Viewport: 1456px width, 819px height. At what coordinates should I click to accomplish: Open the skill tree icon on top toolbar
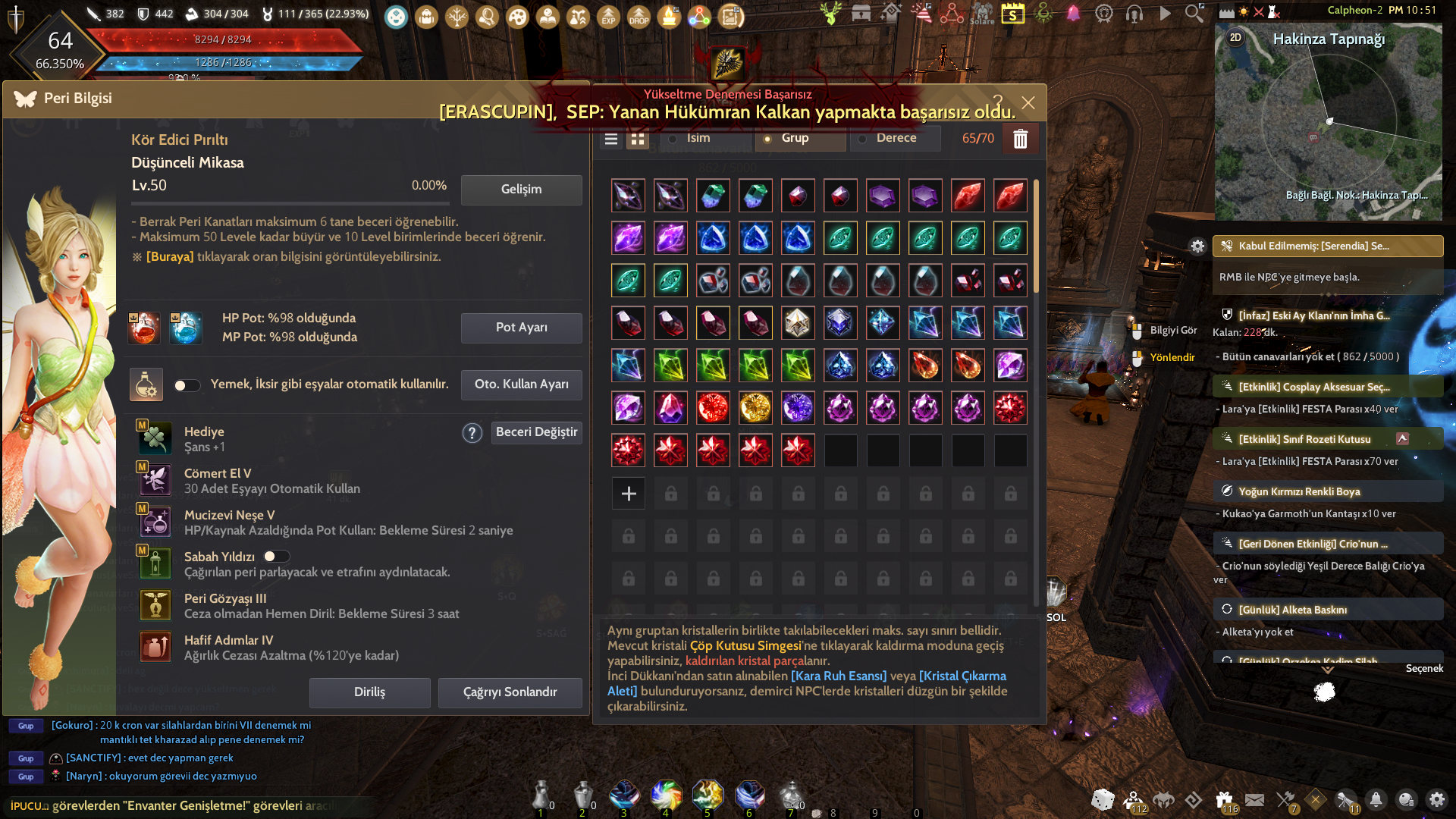(457, 17)
